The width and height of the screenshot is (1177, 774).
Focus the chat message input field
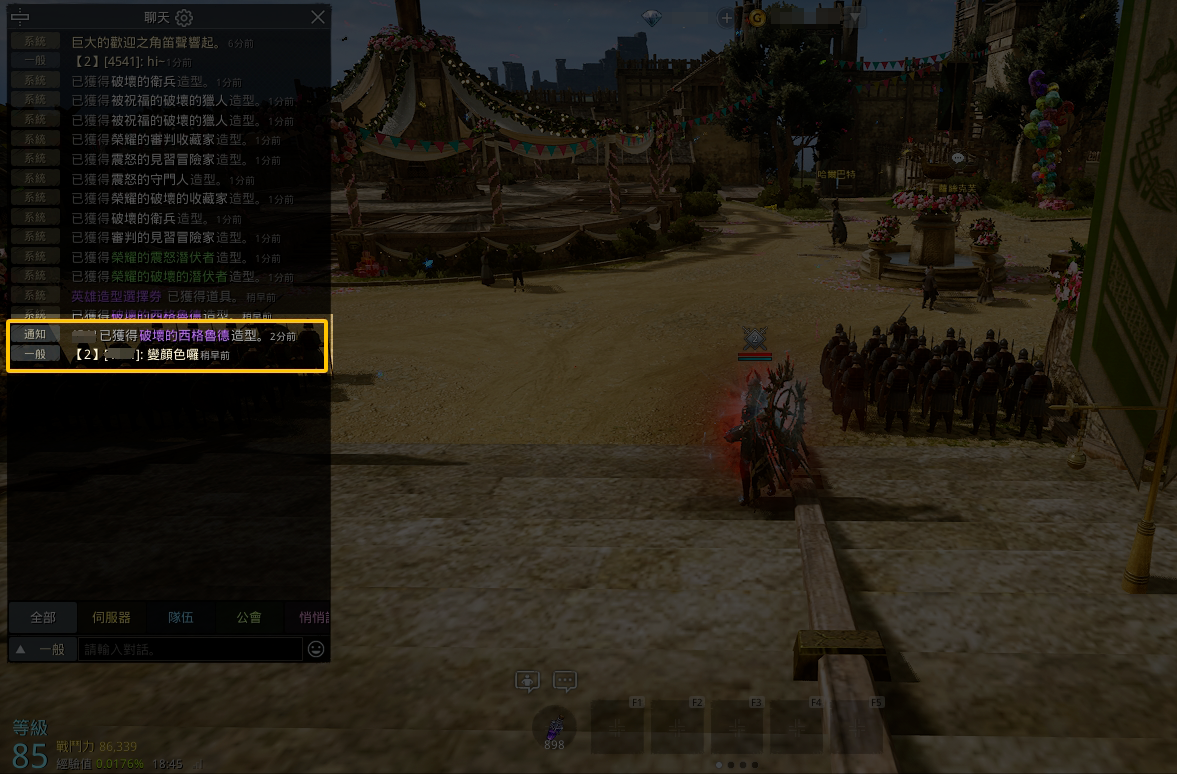[x=190, y=649]
